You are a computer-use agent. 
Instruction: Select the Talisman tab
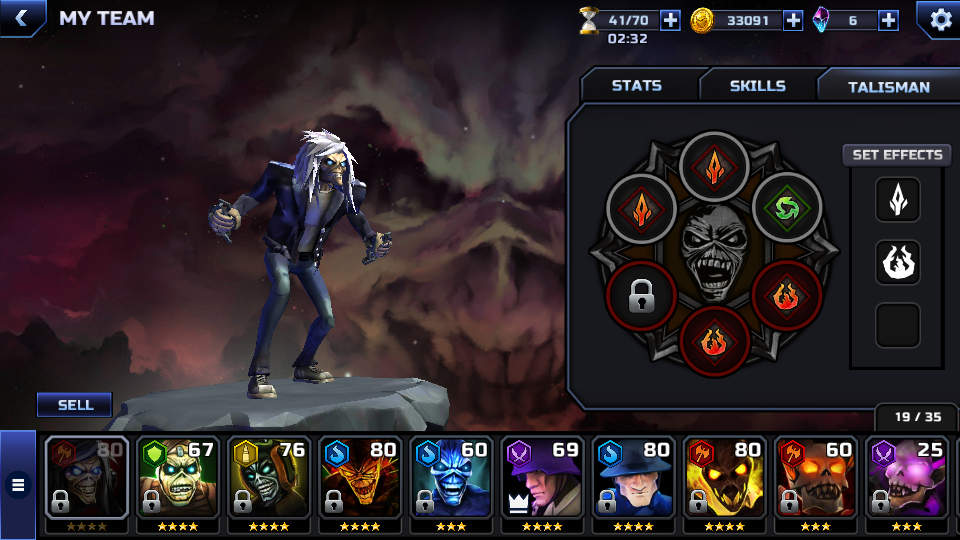point(888,87)
